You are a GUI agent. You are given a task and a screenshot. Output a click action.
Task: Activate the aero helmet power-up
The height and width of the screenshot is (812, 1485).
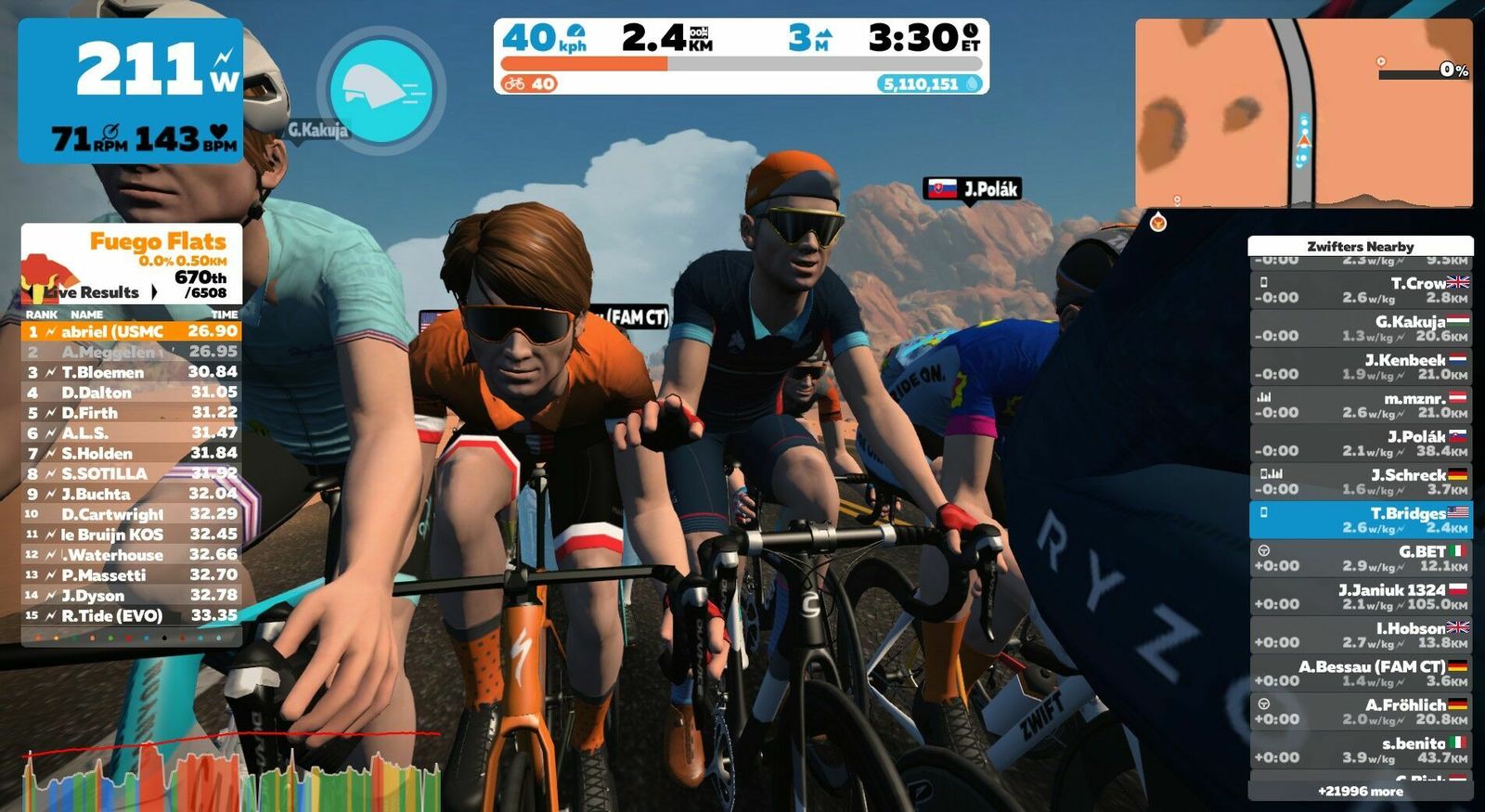381,90
